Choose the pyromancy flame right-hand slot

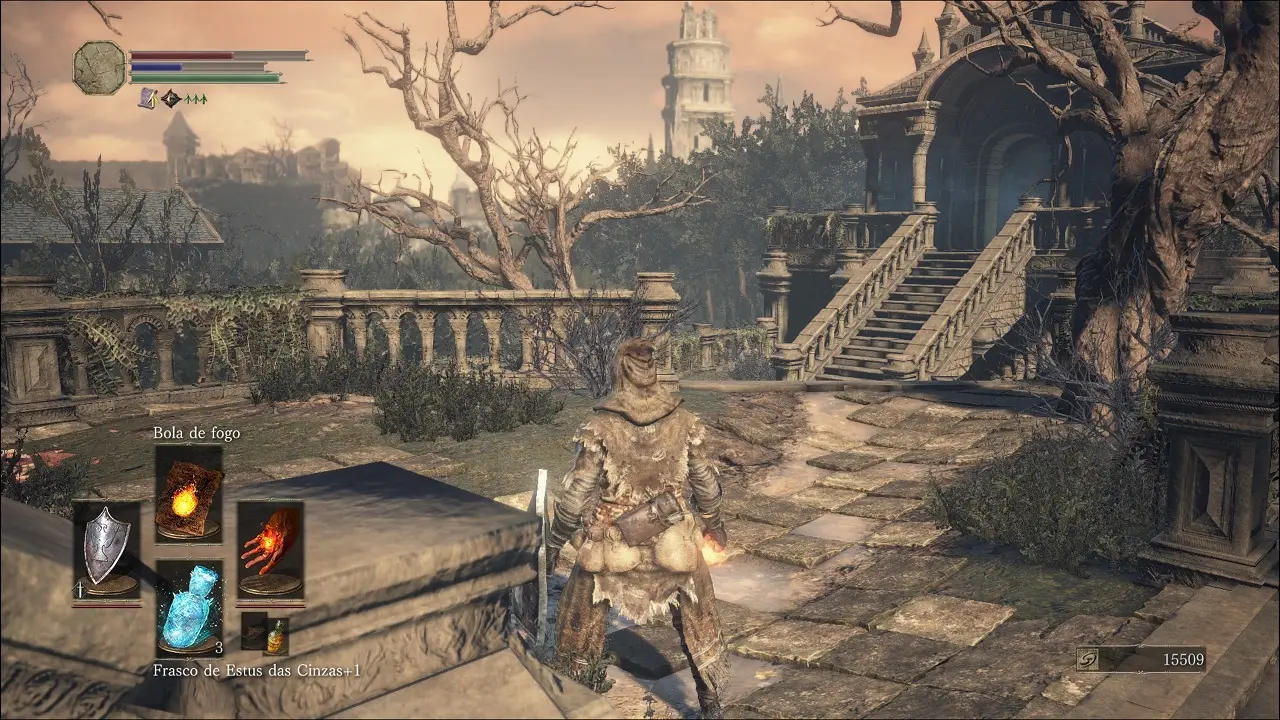(x=270, y=549)
